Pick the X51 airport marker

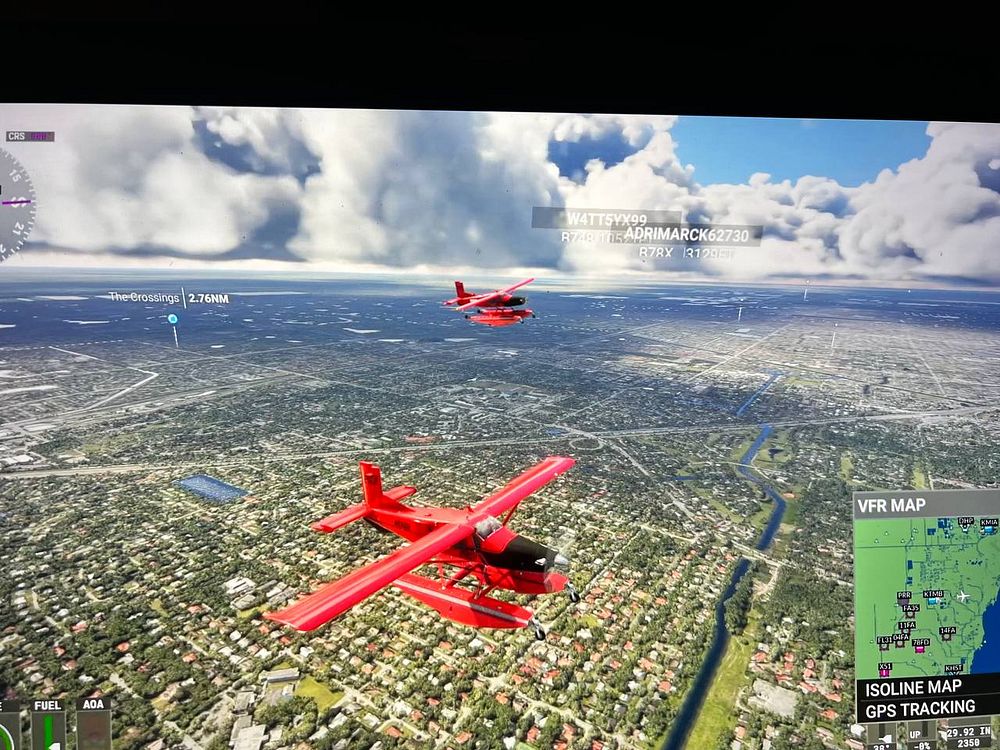coord(885,672)
